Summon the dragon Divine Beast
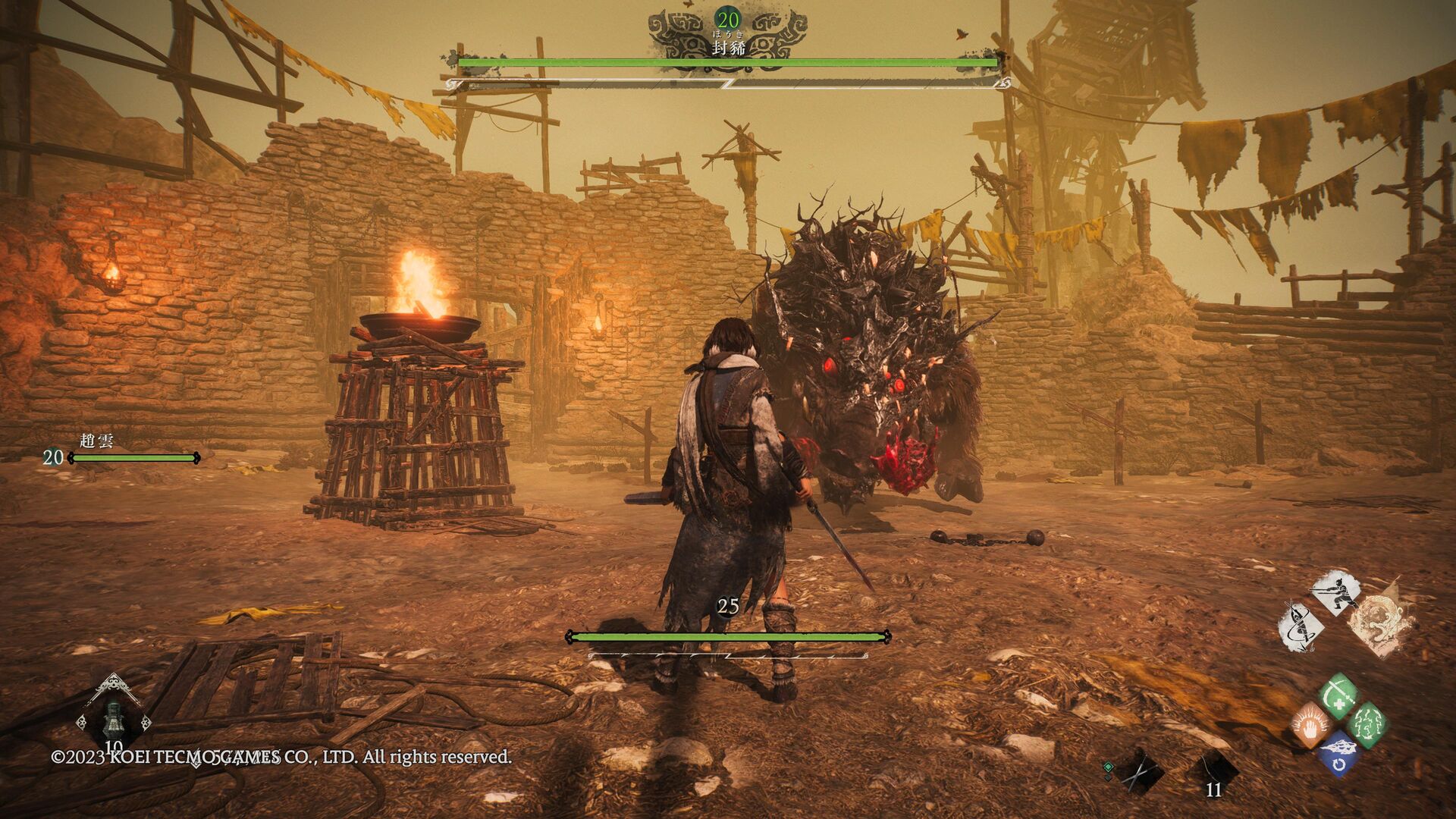1456x819 pixels. click(1382, 623)
